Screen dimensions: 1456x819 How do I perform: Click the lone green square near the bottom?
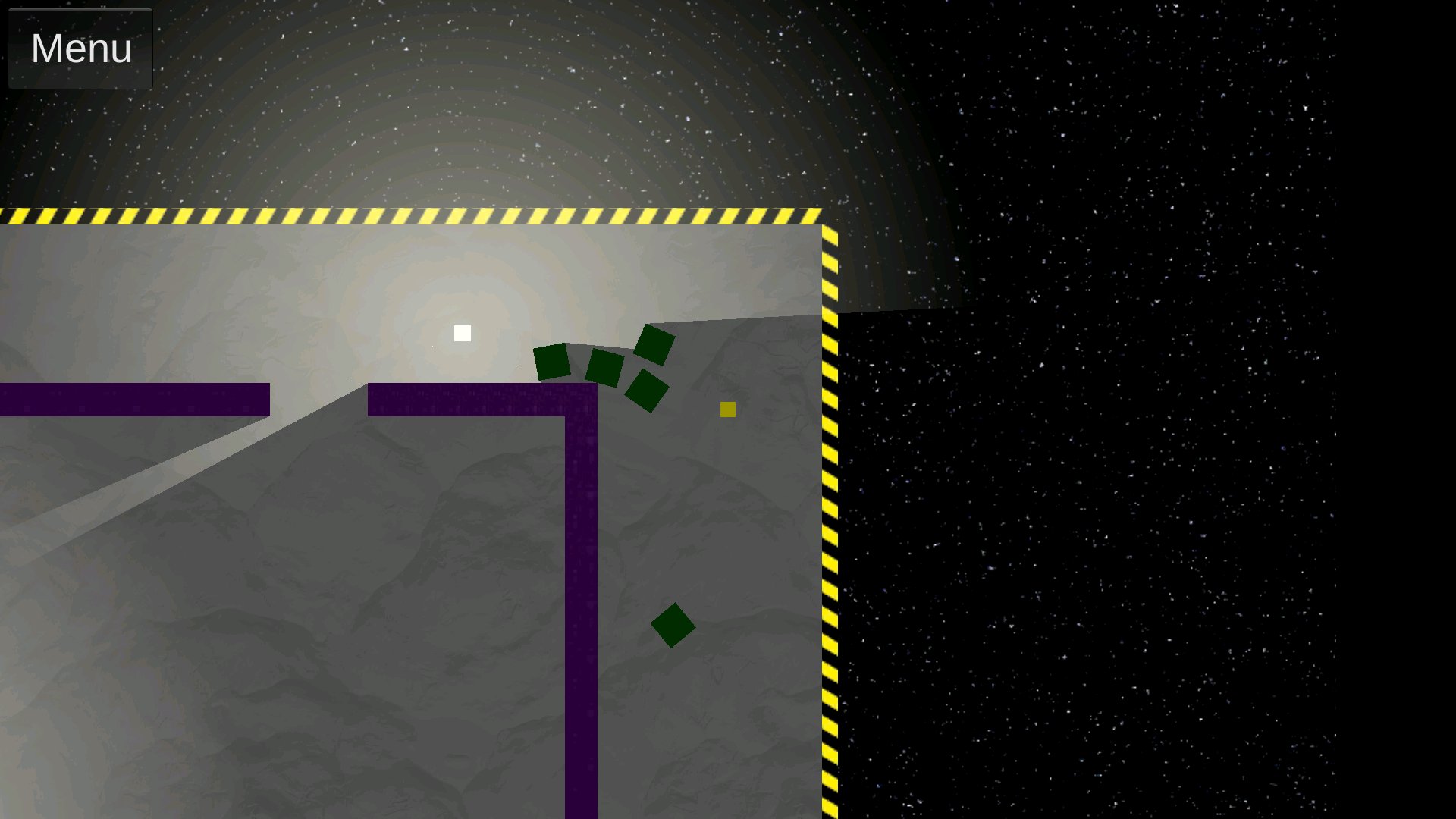click(x=673, y=626)
